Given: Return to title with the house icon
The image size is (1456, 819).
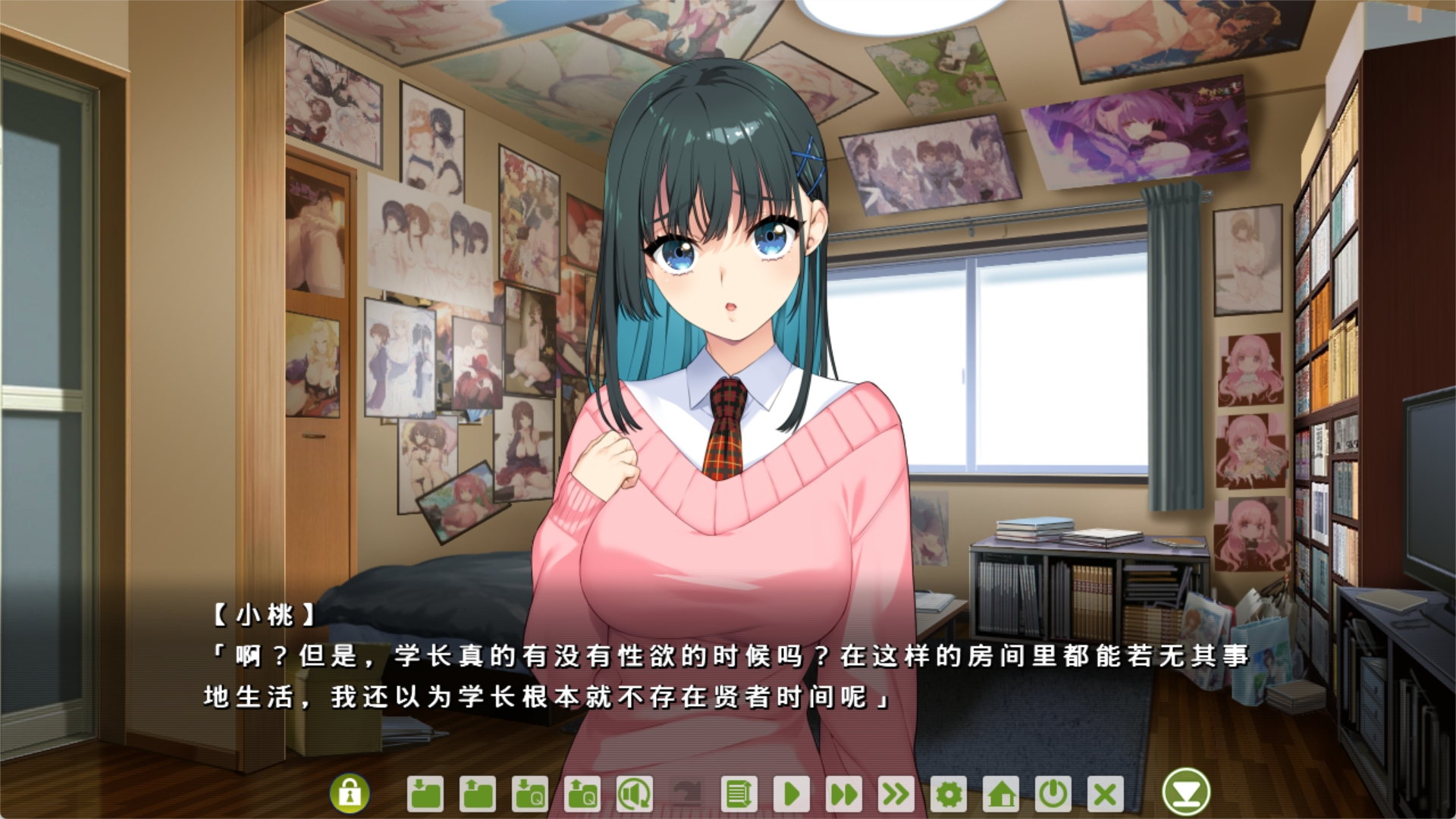Looking at the screenshot, I should pyautogui.click(x=1001, y=794).
